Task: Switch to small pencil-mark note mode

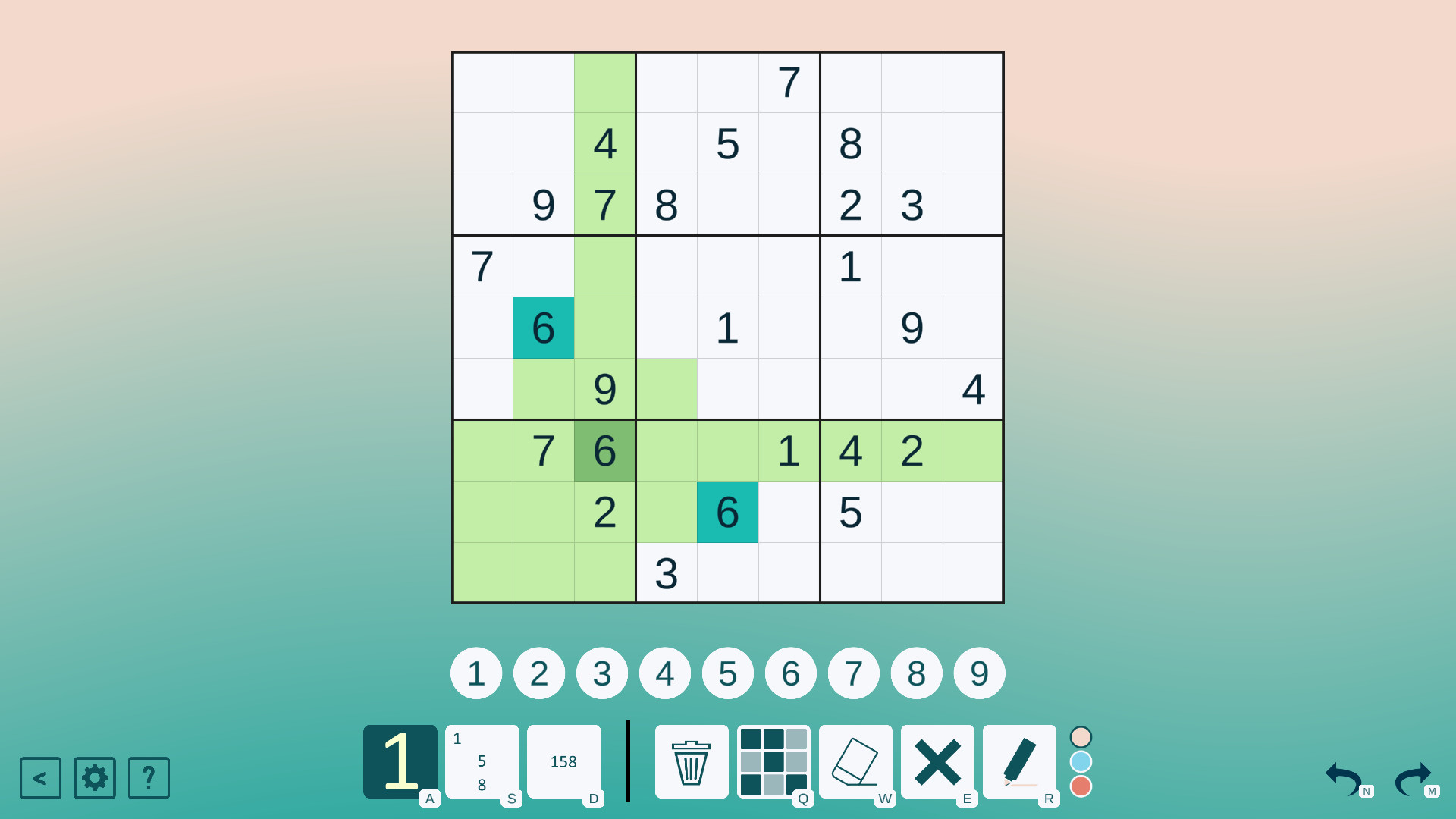Action: [x=482, y=762]
